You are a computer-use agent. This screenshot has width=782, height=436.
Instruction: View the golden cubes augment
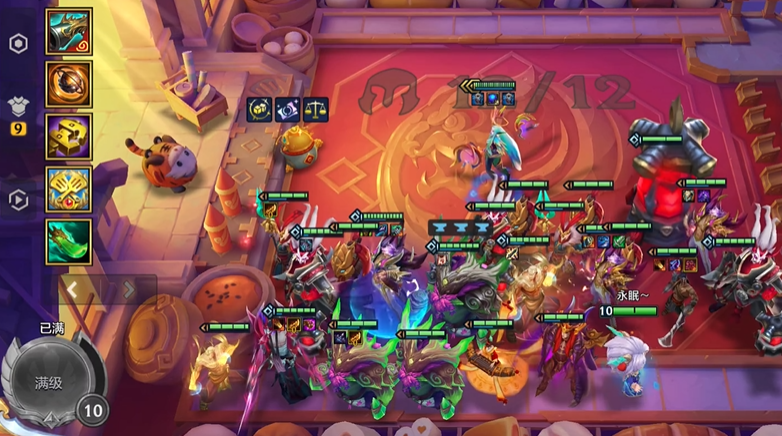(257, 109)
